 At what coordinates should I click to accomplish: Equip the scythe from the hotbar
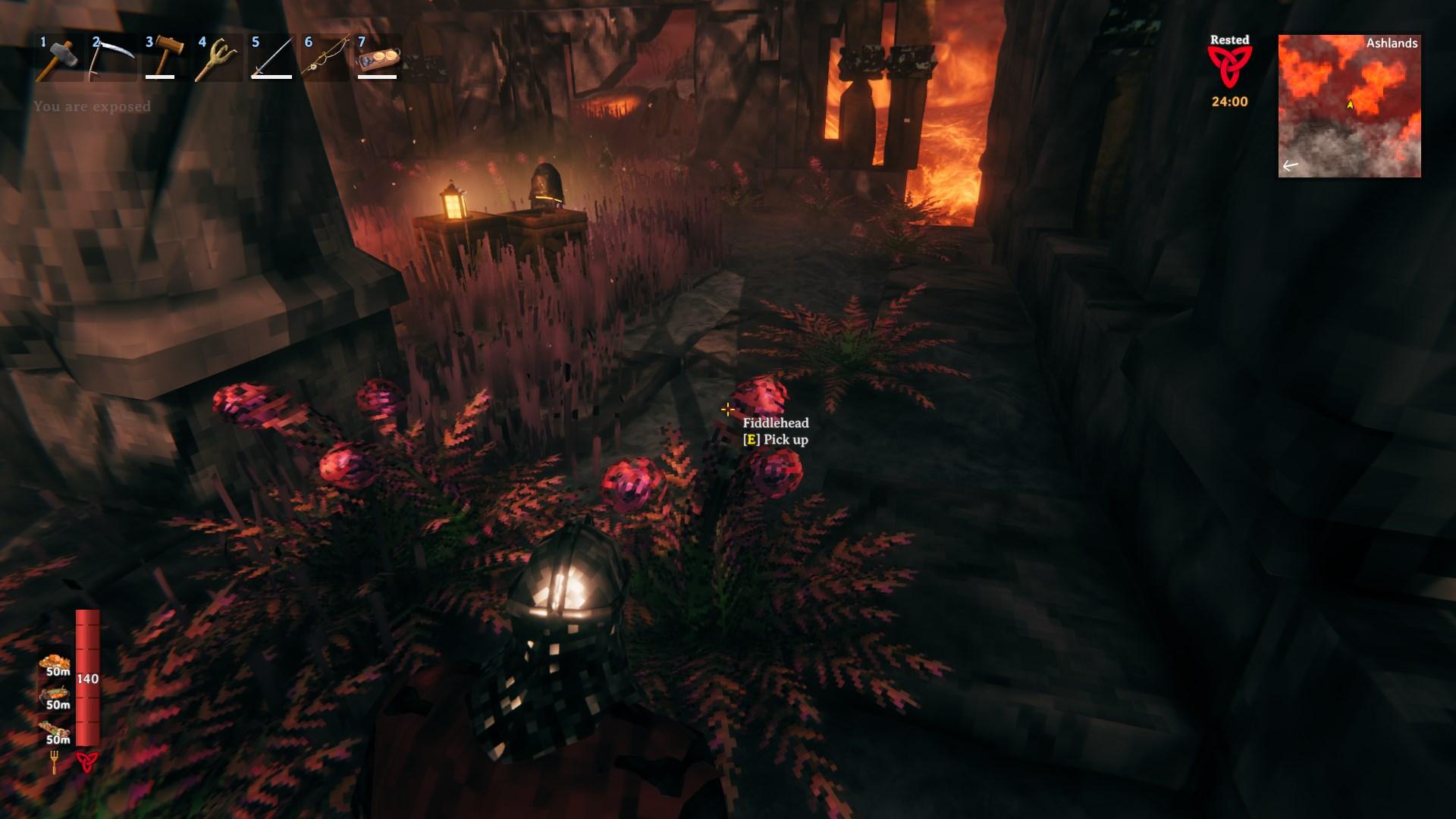click(x=112, y=57)
